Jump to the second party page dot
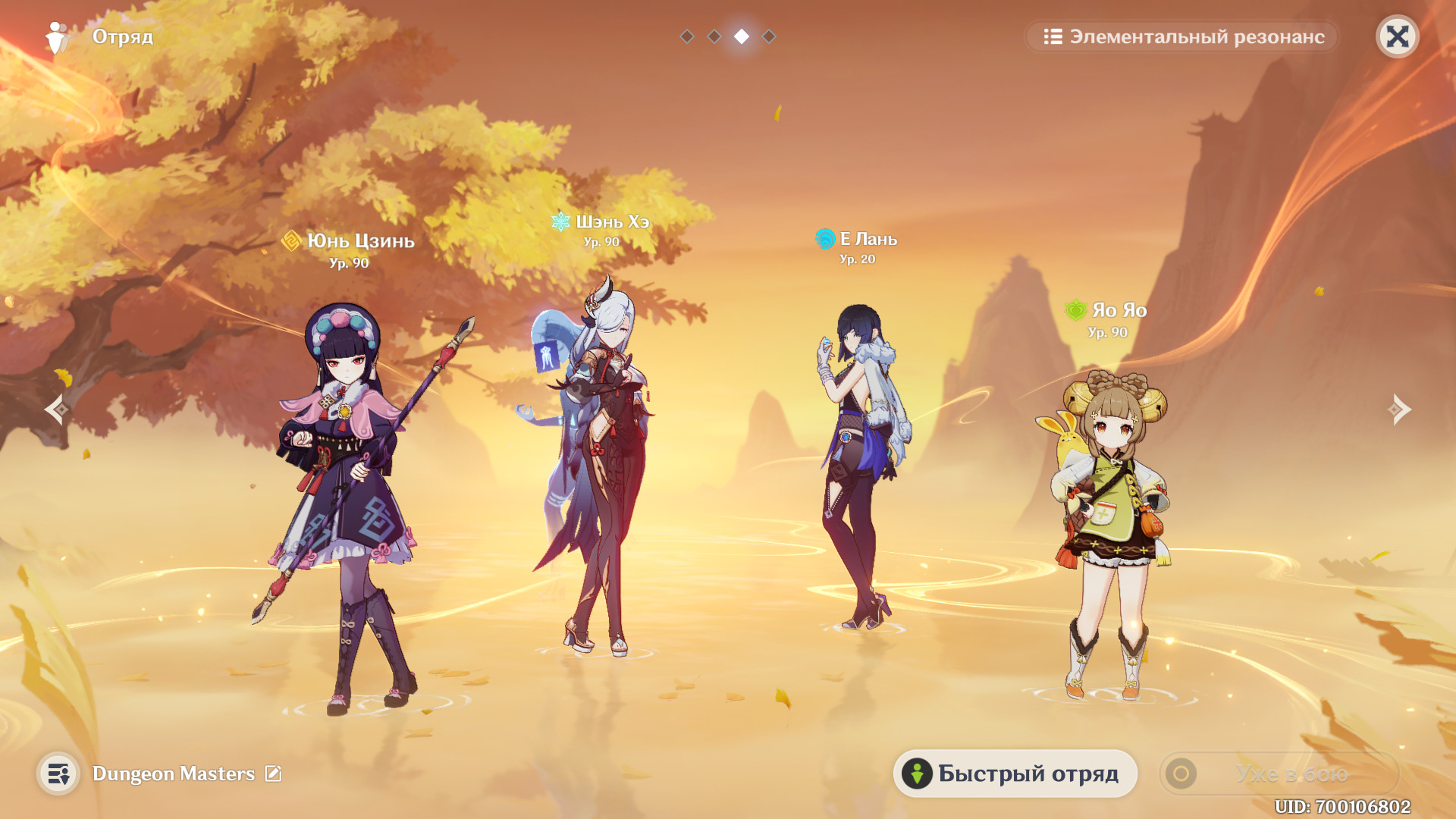 click(x=714, y=36)
